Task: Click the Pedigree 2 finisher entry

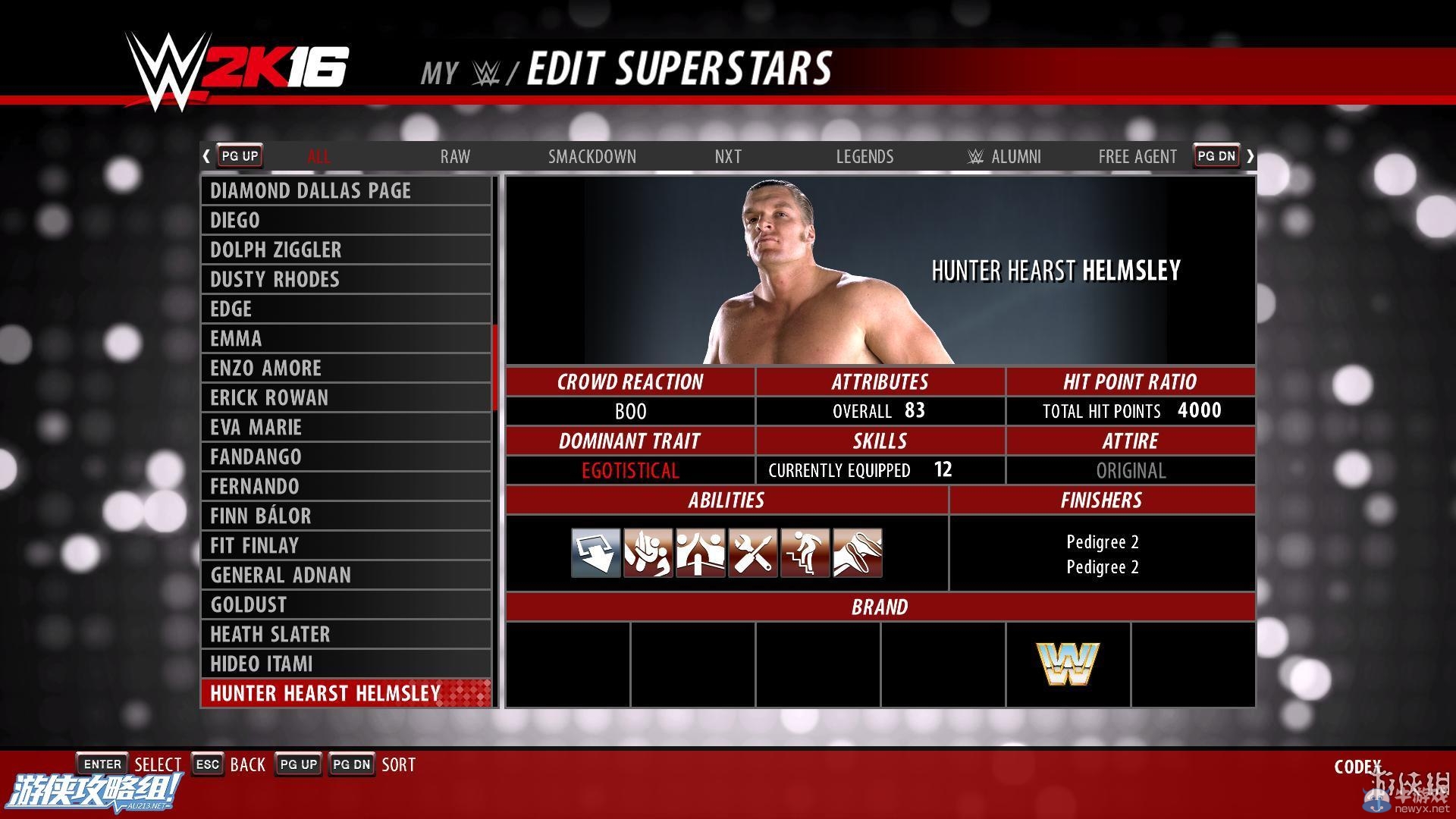Action: [1102, 541]
